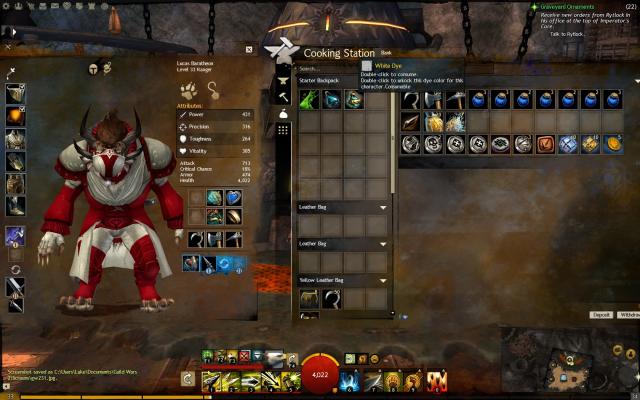Select the blue heart accessory slot

(x=233, y=197)
